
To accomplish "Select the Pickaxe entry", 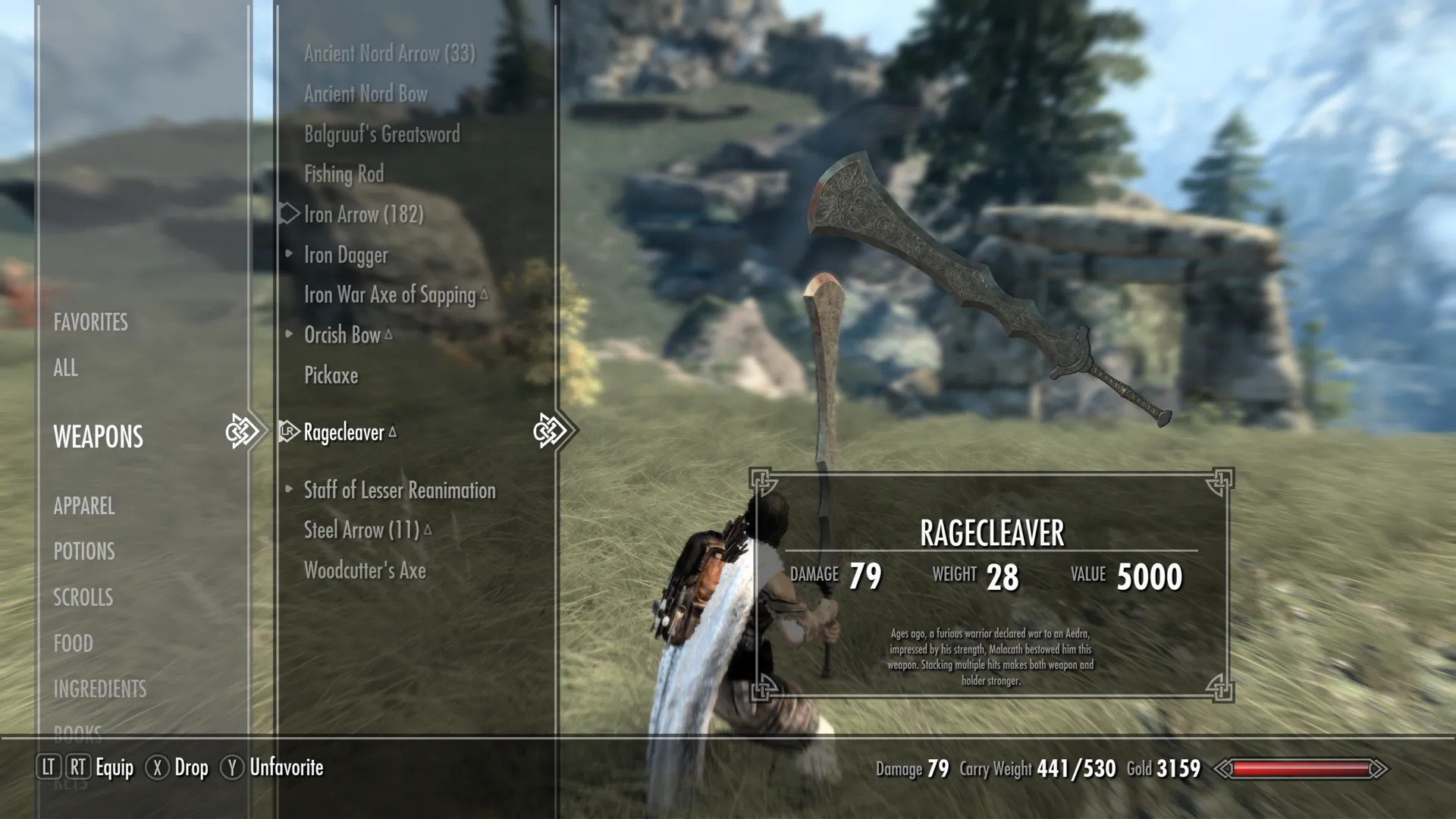I will [x=331, y=375].
